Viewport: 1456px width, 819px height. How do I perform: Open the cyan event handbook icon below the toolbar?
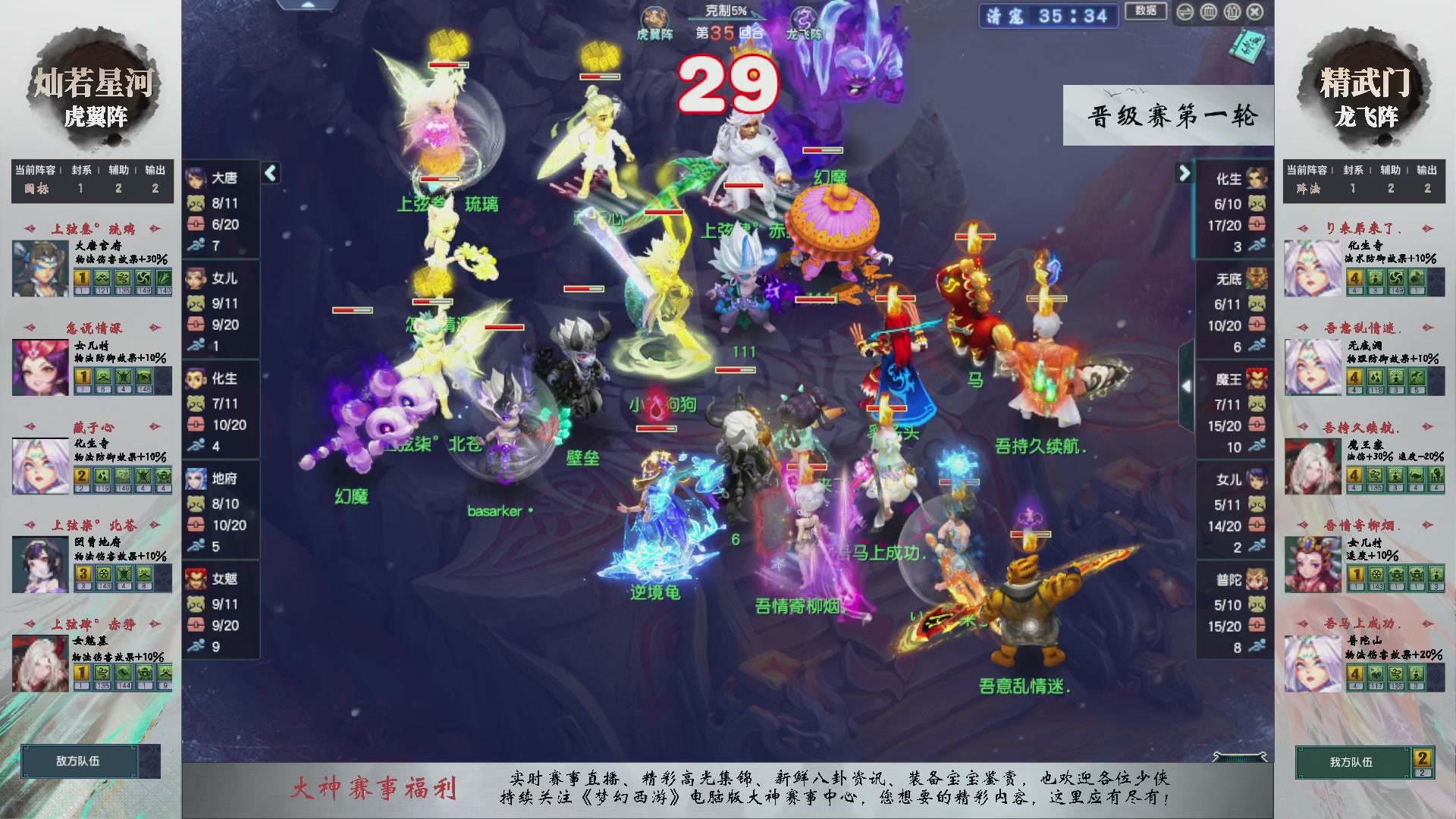click(x=1248, y=45)
